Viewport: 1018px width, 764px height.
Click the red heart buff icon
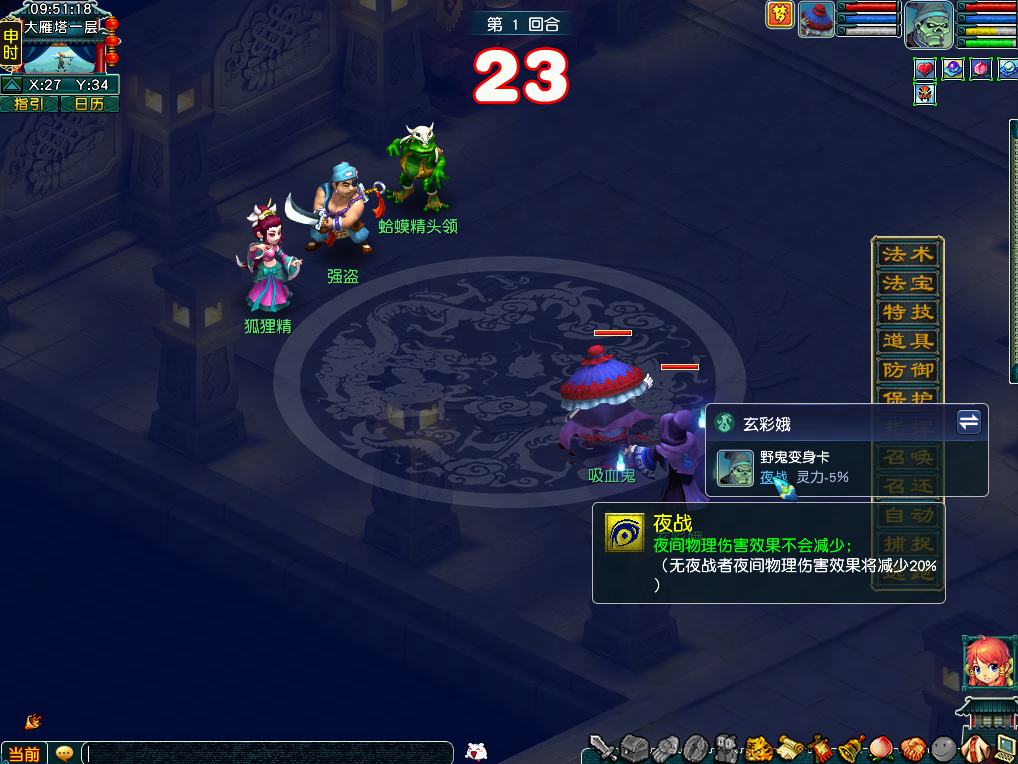[x=925, y=69]
